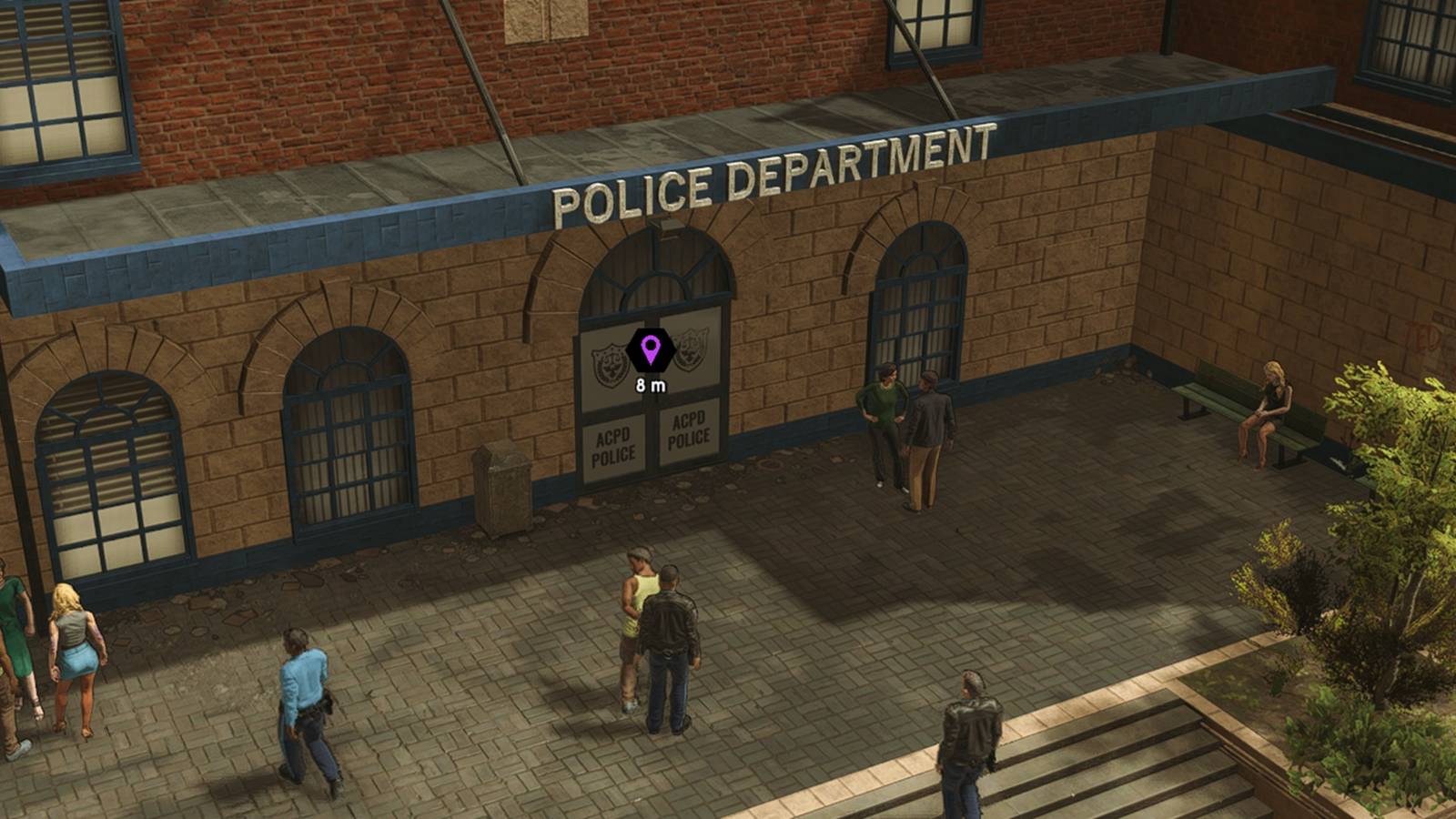Click the purple waypoint marker icon
This screenshot has width=1456, height=819.
click(x=650, y=349)
